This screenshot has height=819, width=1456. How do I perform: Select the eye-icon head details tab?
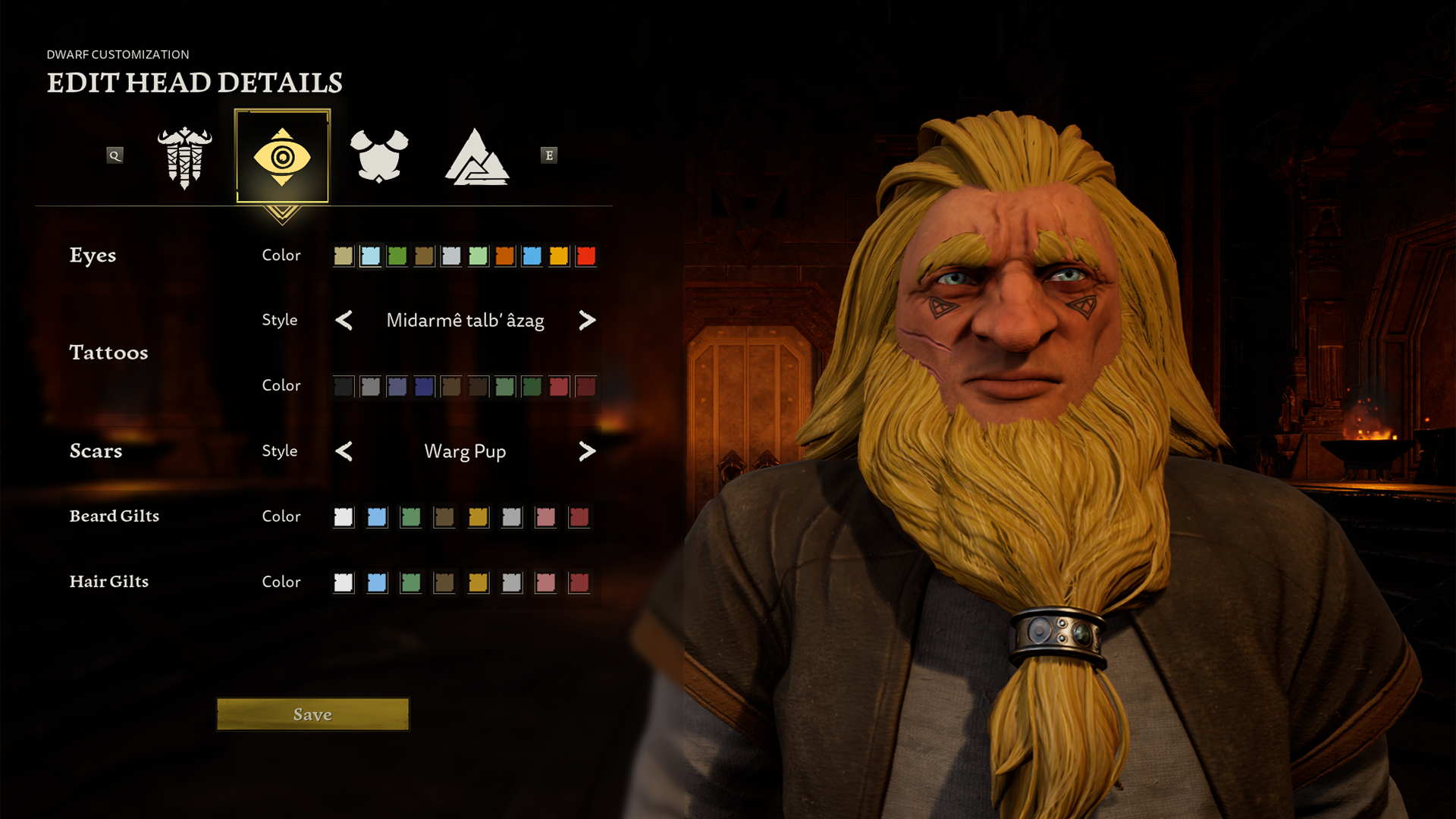pos(282,156)
